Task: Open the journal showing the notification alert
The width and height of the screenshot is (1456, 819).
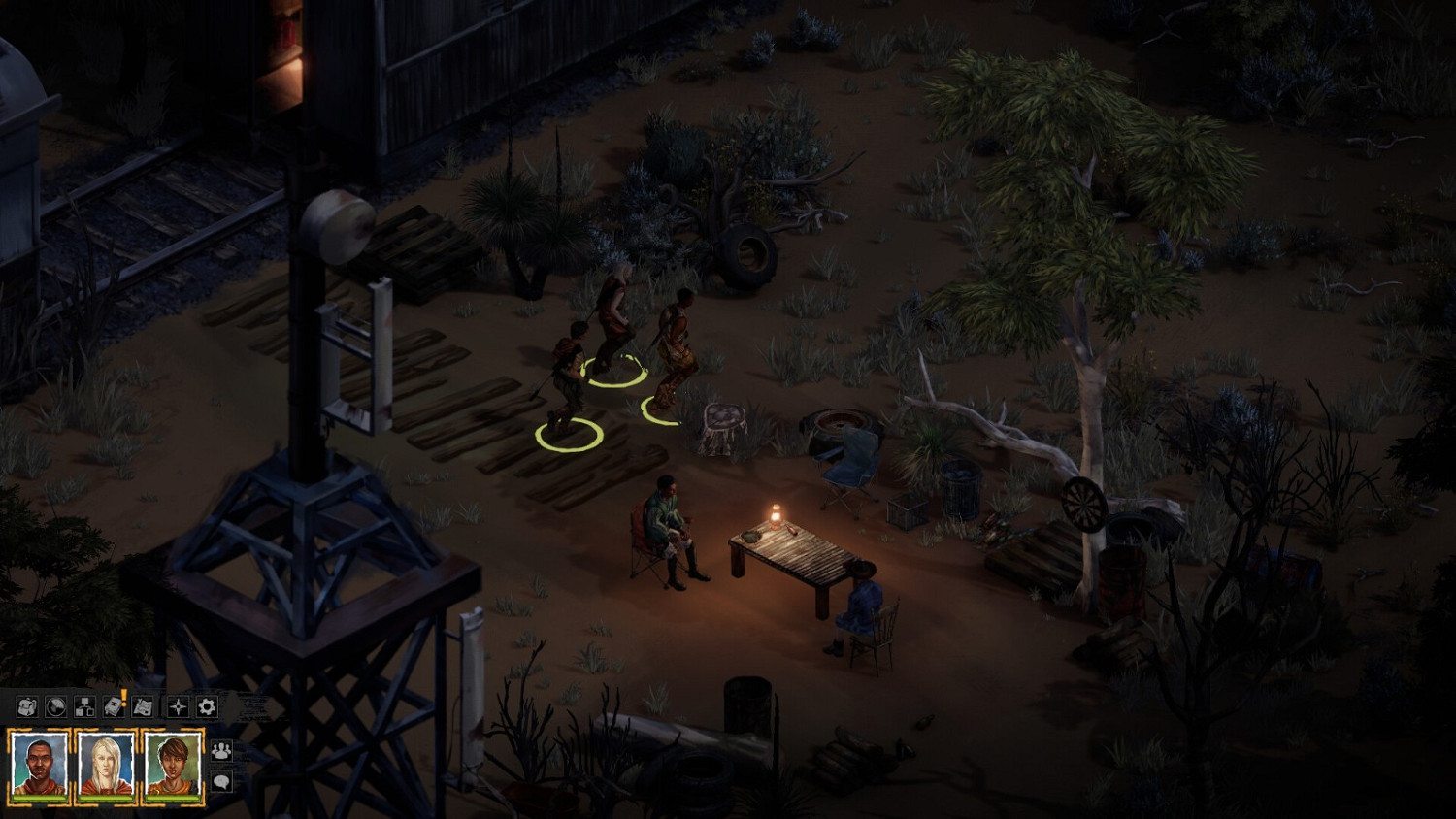Action: click(114, 707)
